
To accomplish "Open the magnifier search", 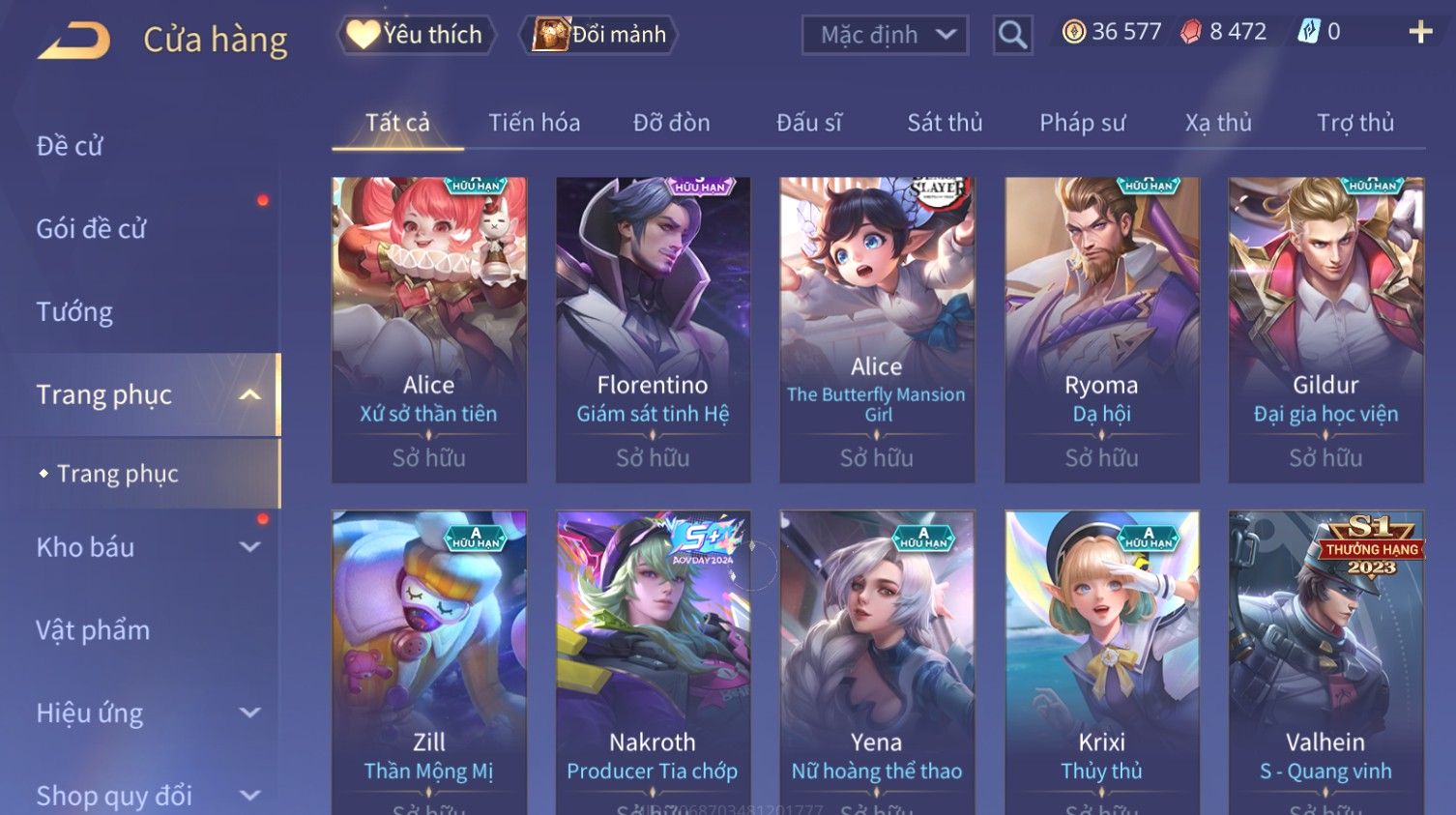I will click(1012, 36).
